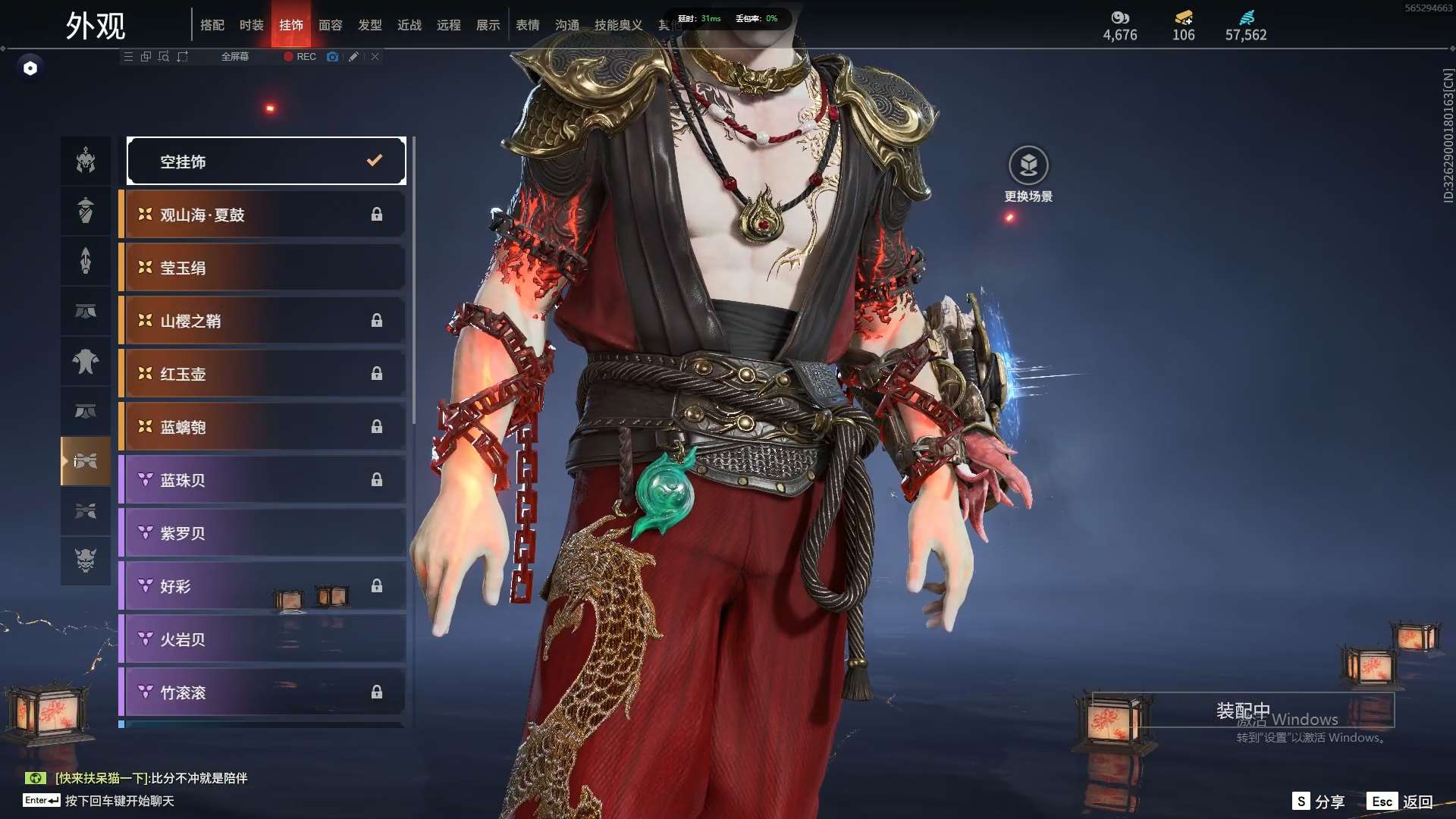Screen dimensions: 1456x819
Task: Select the 面容 tab
Action: (x=330, y=25)
